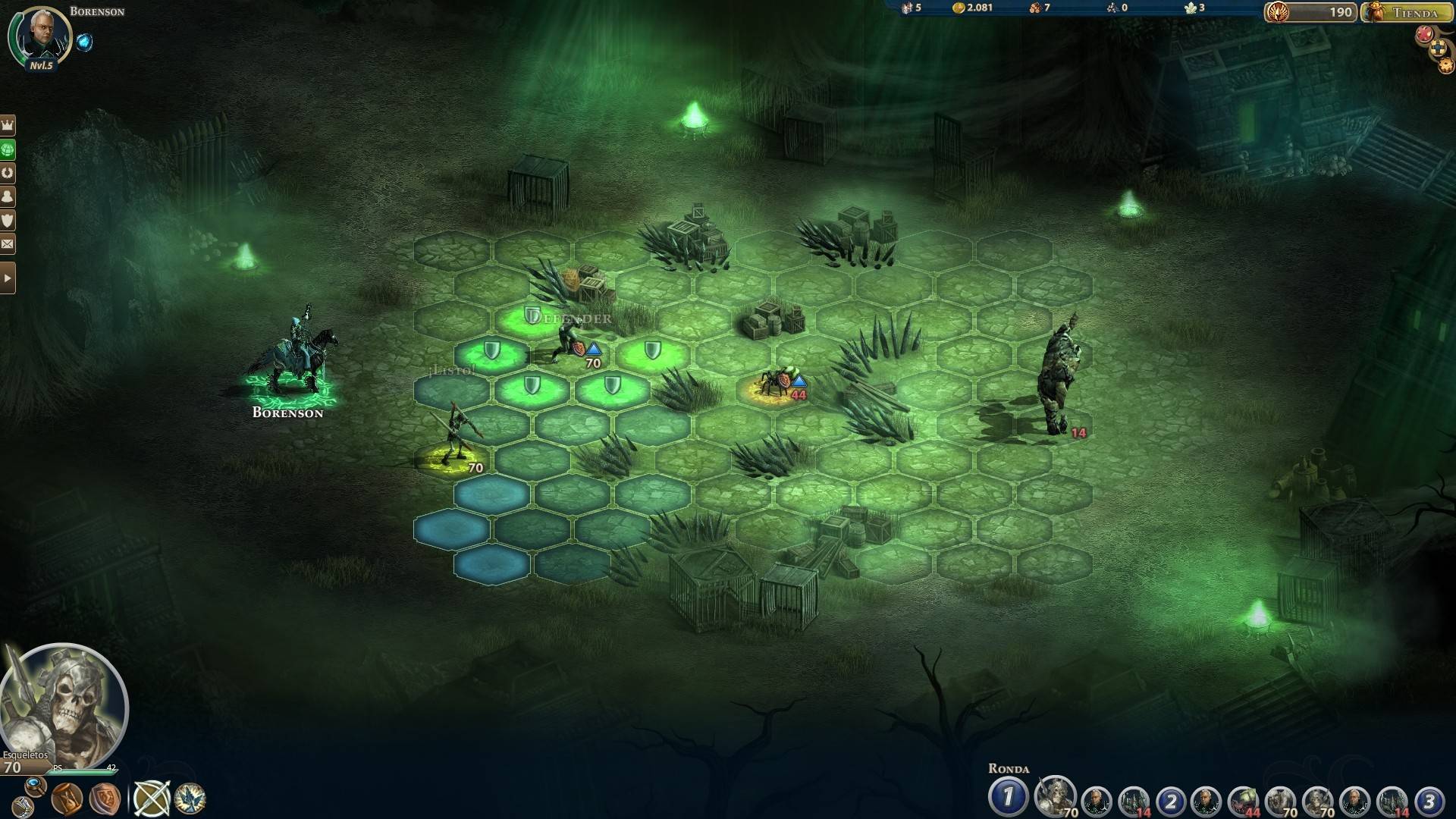Select the green globe sidebar button
This screenshot has height=819, width=1456.
(x=8, y=149)
